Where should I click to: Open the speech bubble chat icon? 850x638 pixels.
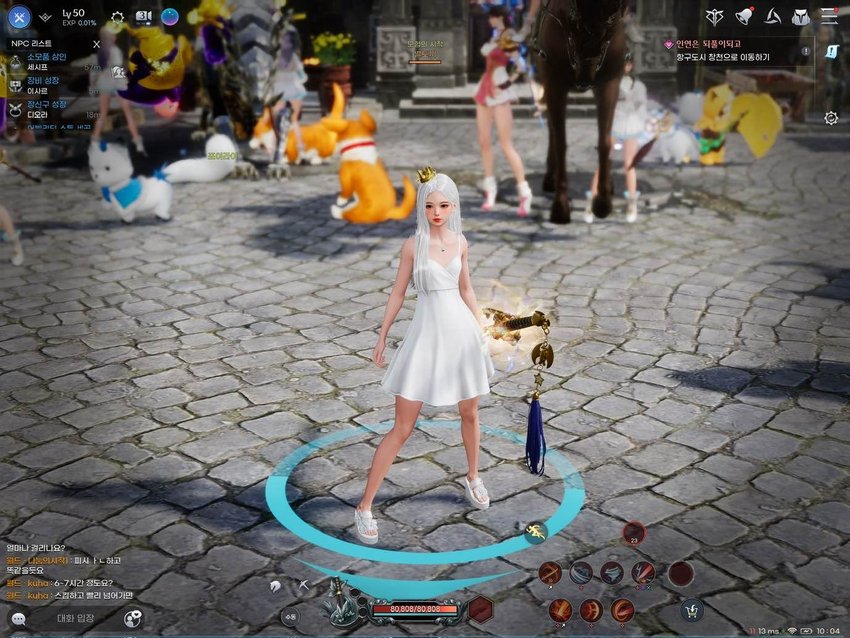18,620
